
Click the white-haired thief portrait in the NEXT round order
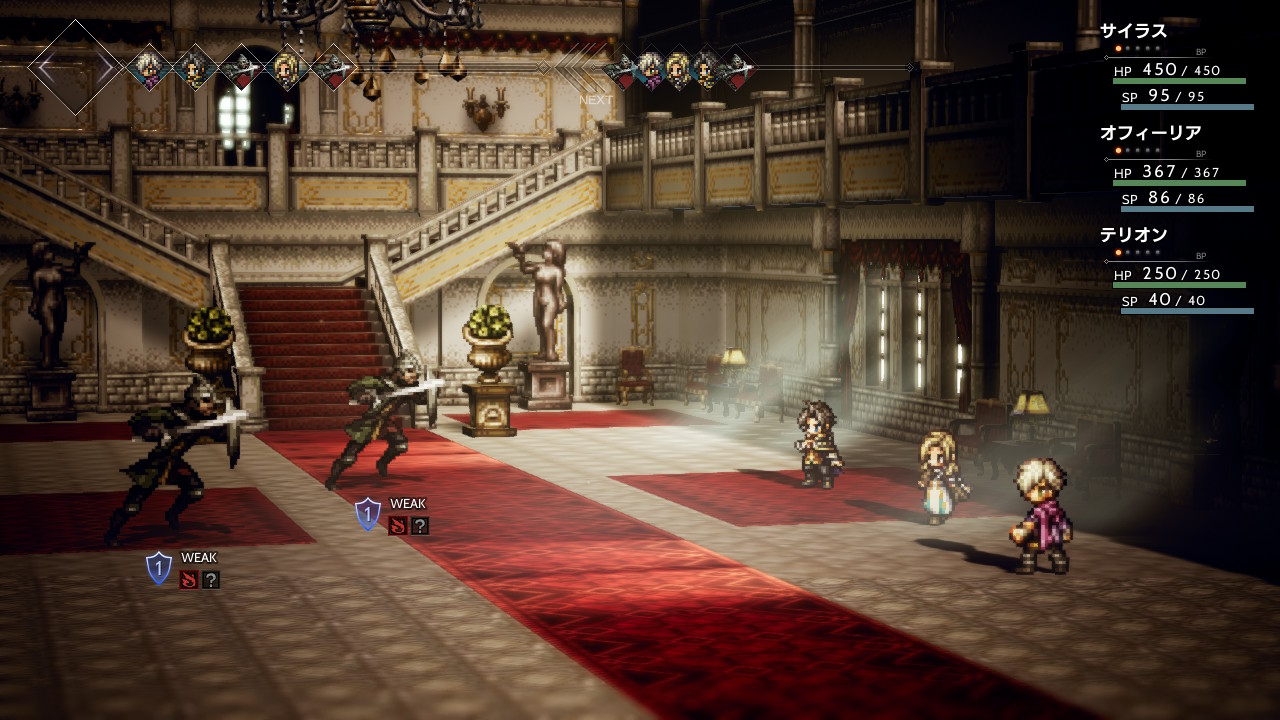tap(650, 68)
